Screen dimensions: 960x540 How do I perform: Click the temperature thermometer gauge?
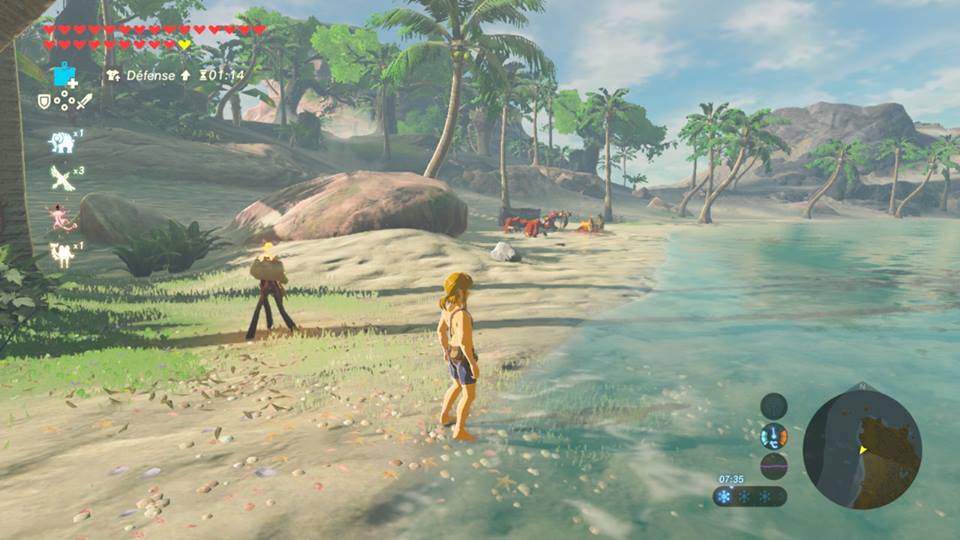[x=773, y=436]
